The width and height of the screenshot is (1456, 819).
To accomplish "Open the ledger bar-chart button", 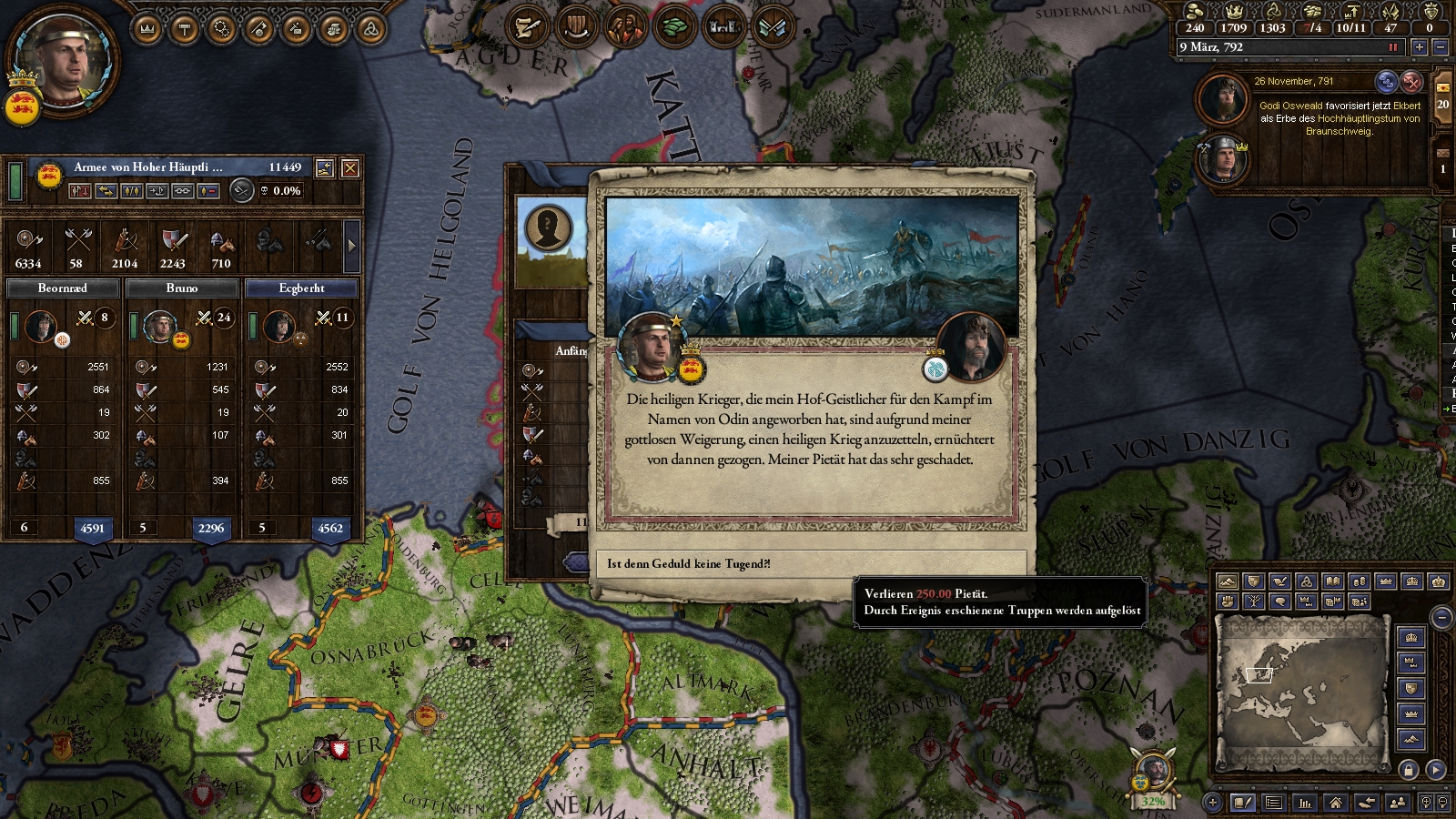I will point(1305,803).
